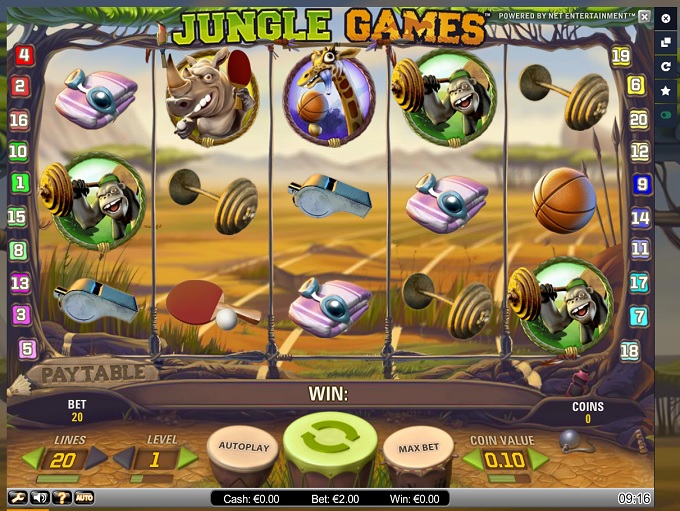Add the game to favorites with the star
This screenshot has width=680, height=511.
(666, 91)
